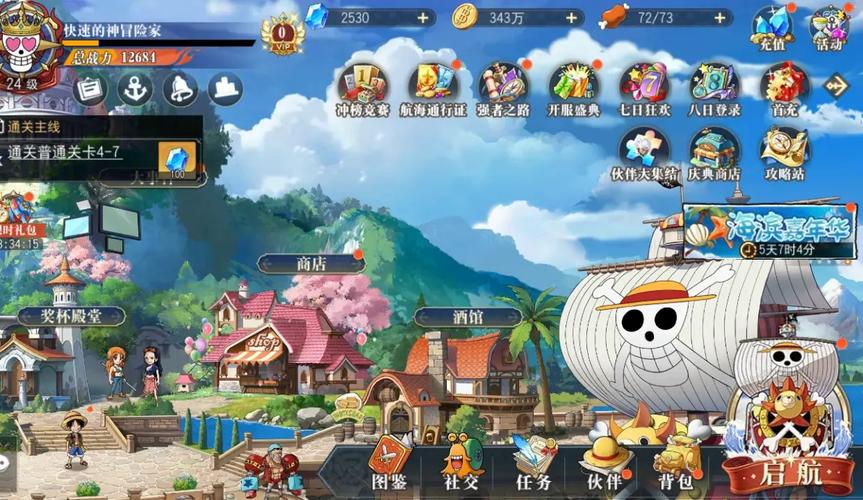Open the 任务 quests menu
The width and height of the screenshot is (863, 500).
click(x=534, y=463)
